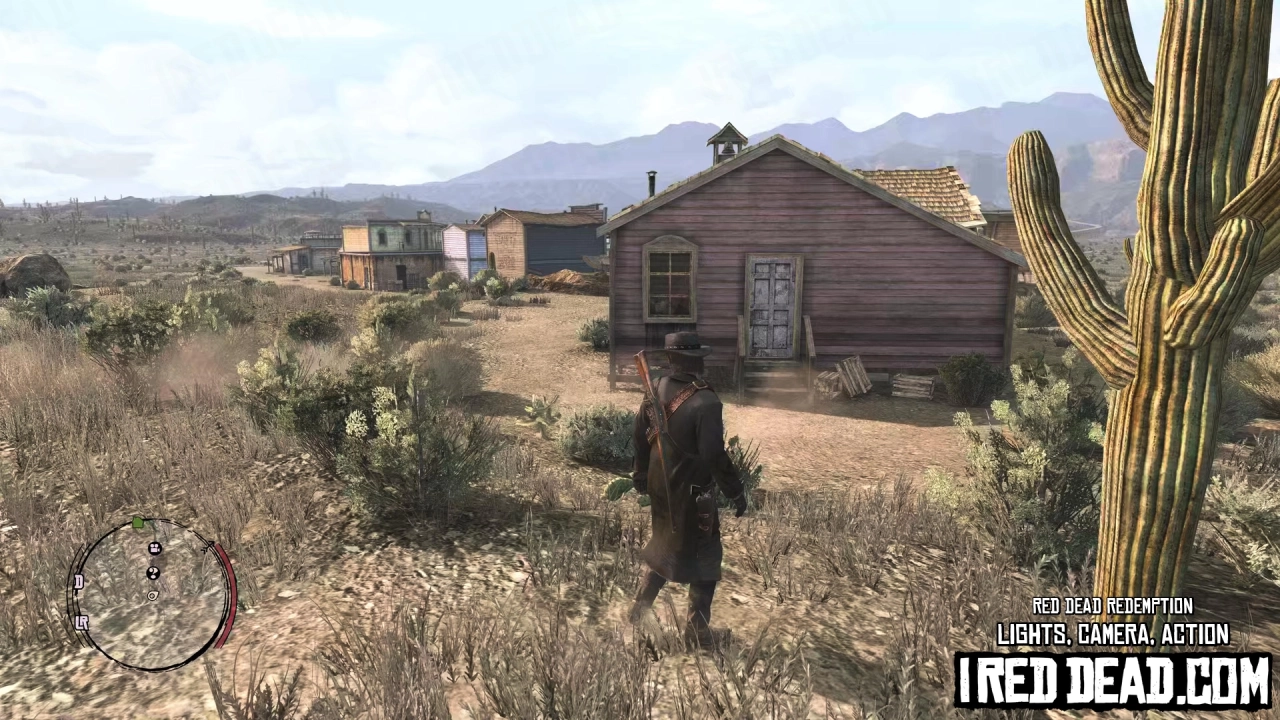Click the green safehouse marker on minimap edge
Viewport: 1280px width, 720px height.
(138, 524)
